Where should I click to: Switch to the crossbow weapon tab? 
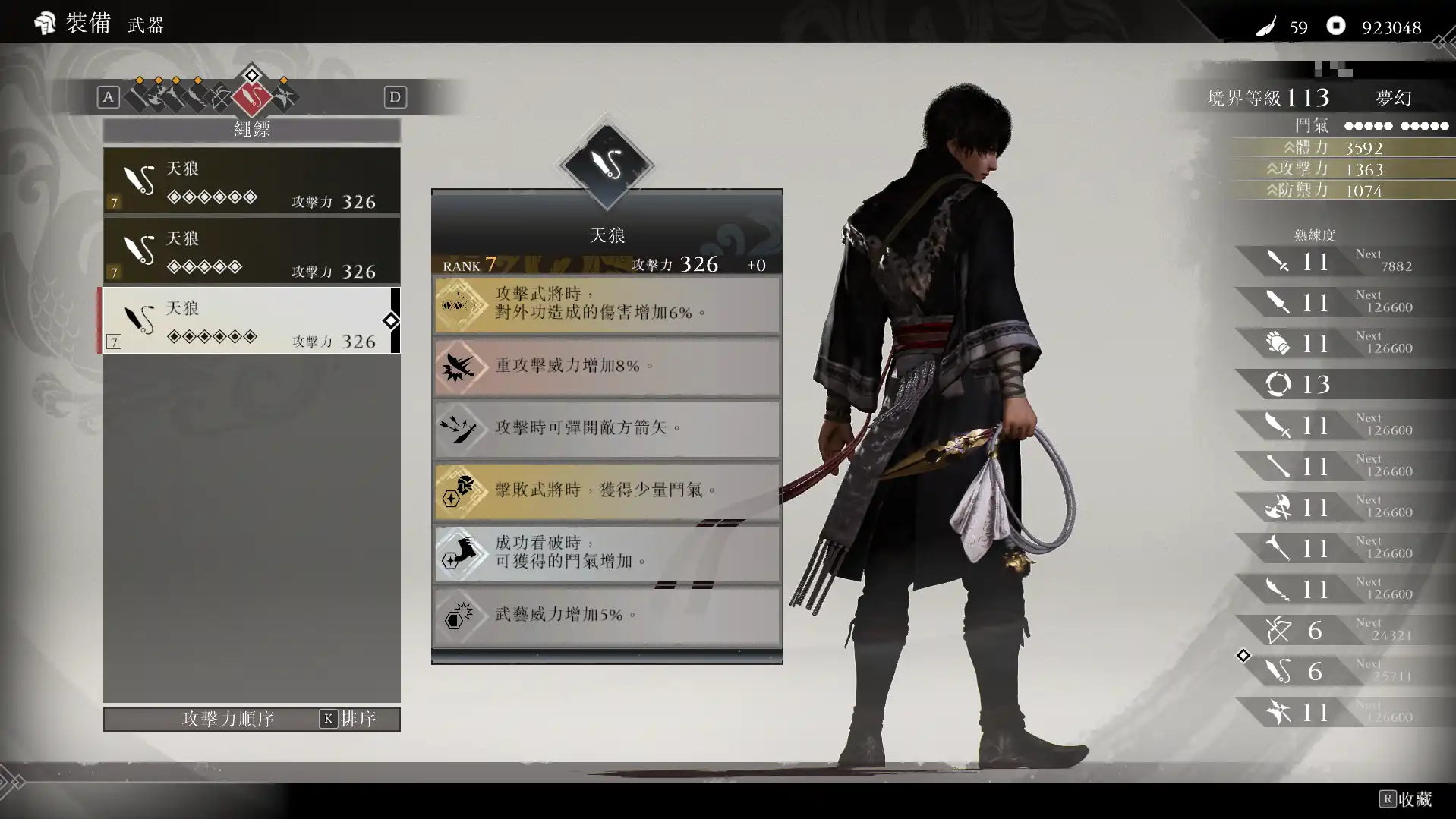click(x=220, y=97)
